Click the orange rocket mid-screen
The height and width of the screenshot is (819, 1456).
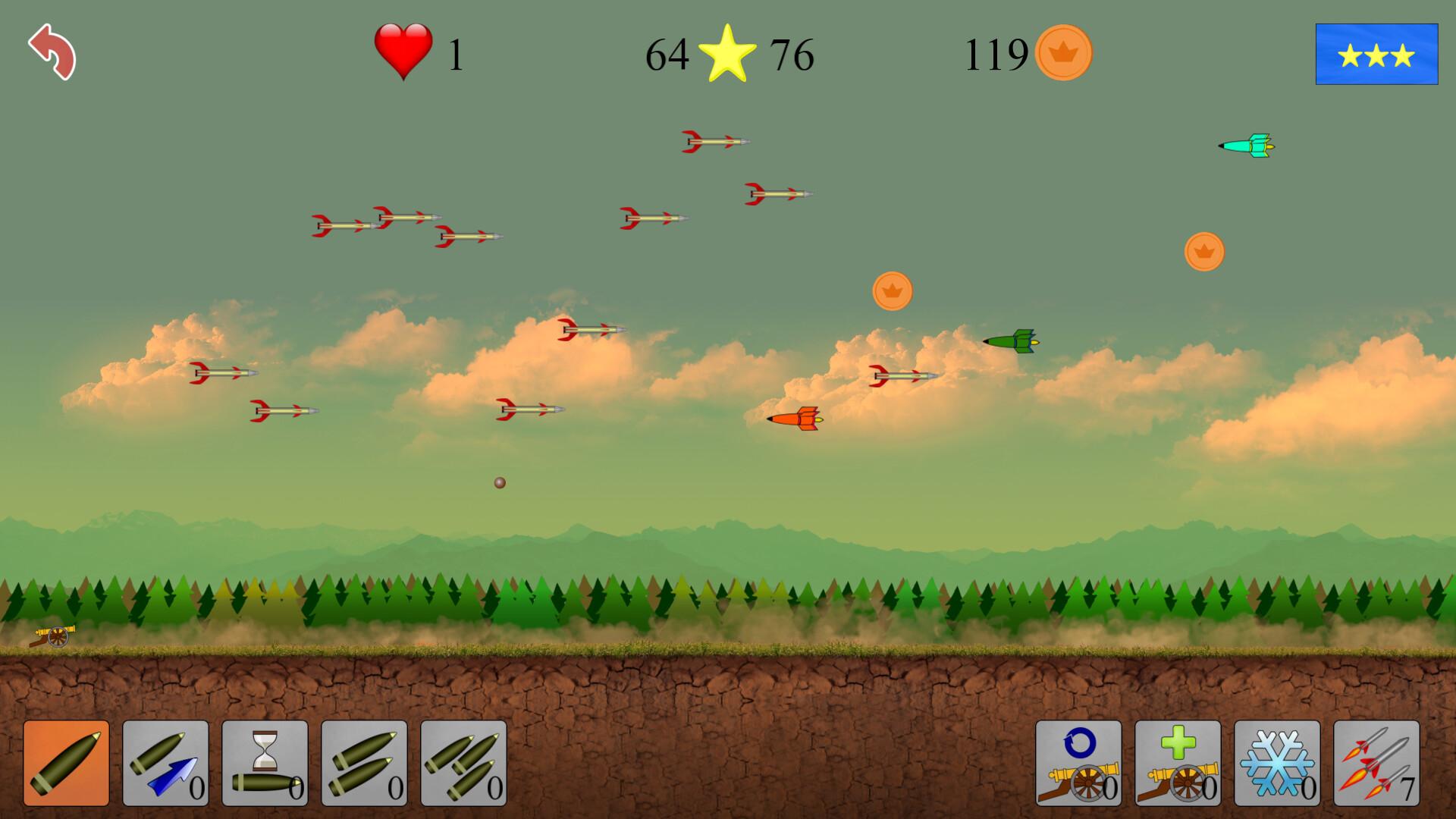point(793,420)
